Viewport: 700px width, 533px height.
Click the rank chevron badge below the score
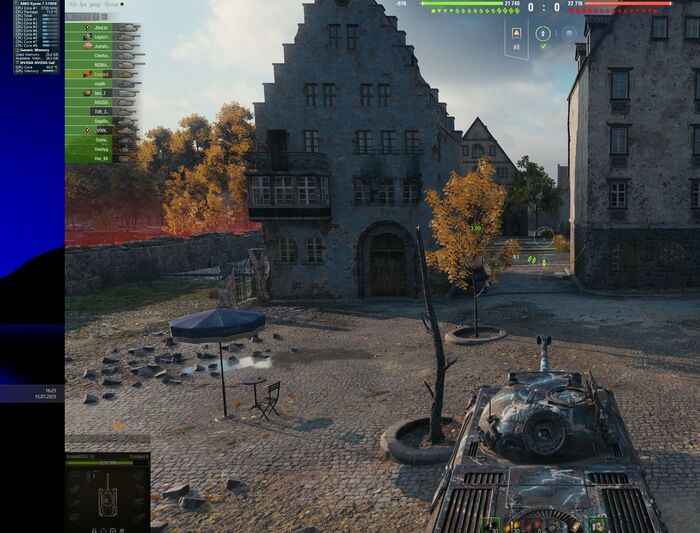pos(516,34)
